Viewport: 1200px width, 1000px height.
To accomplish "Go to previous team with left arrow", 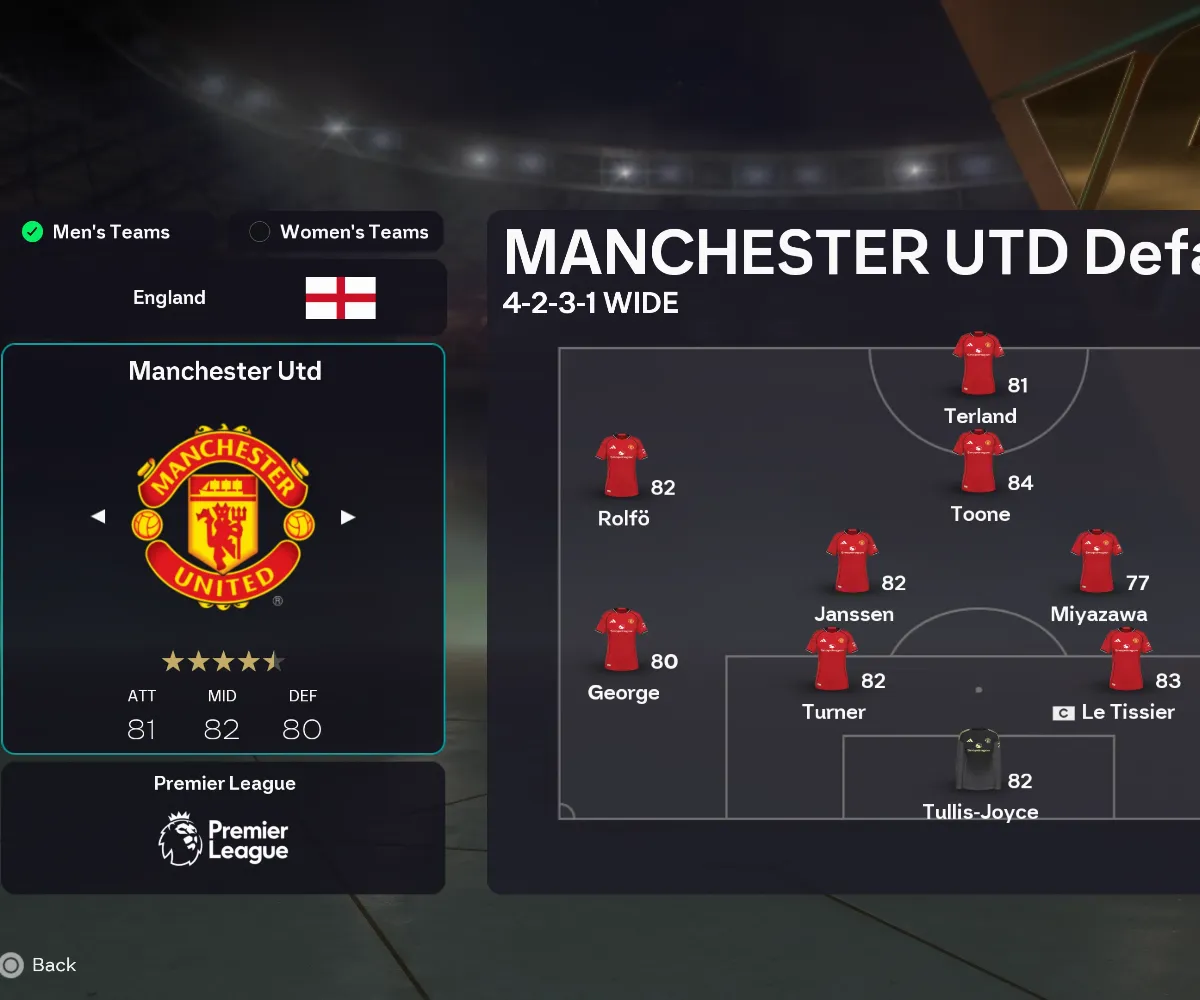I will coord(98,517).
